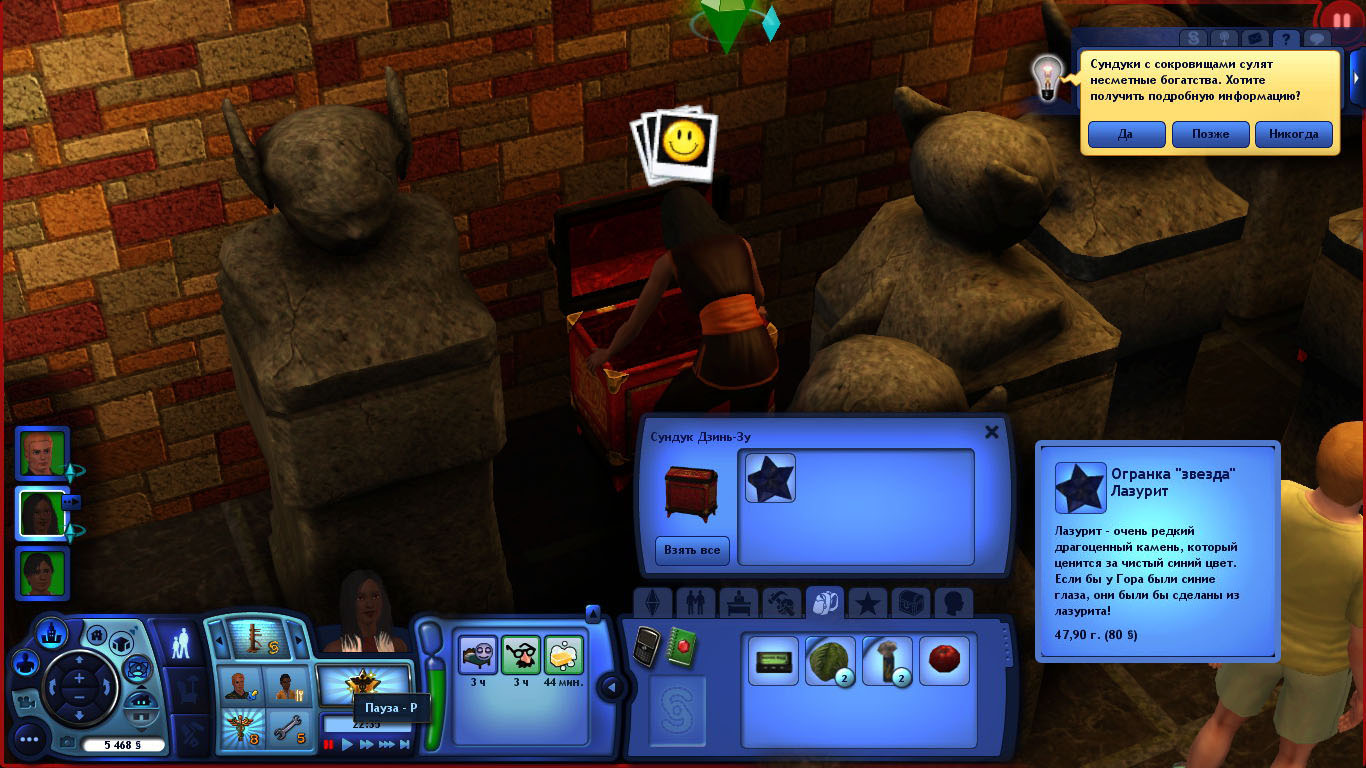Set game to normal play speed
This screenshot has width=1366, height=768.
click(347, 744)
